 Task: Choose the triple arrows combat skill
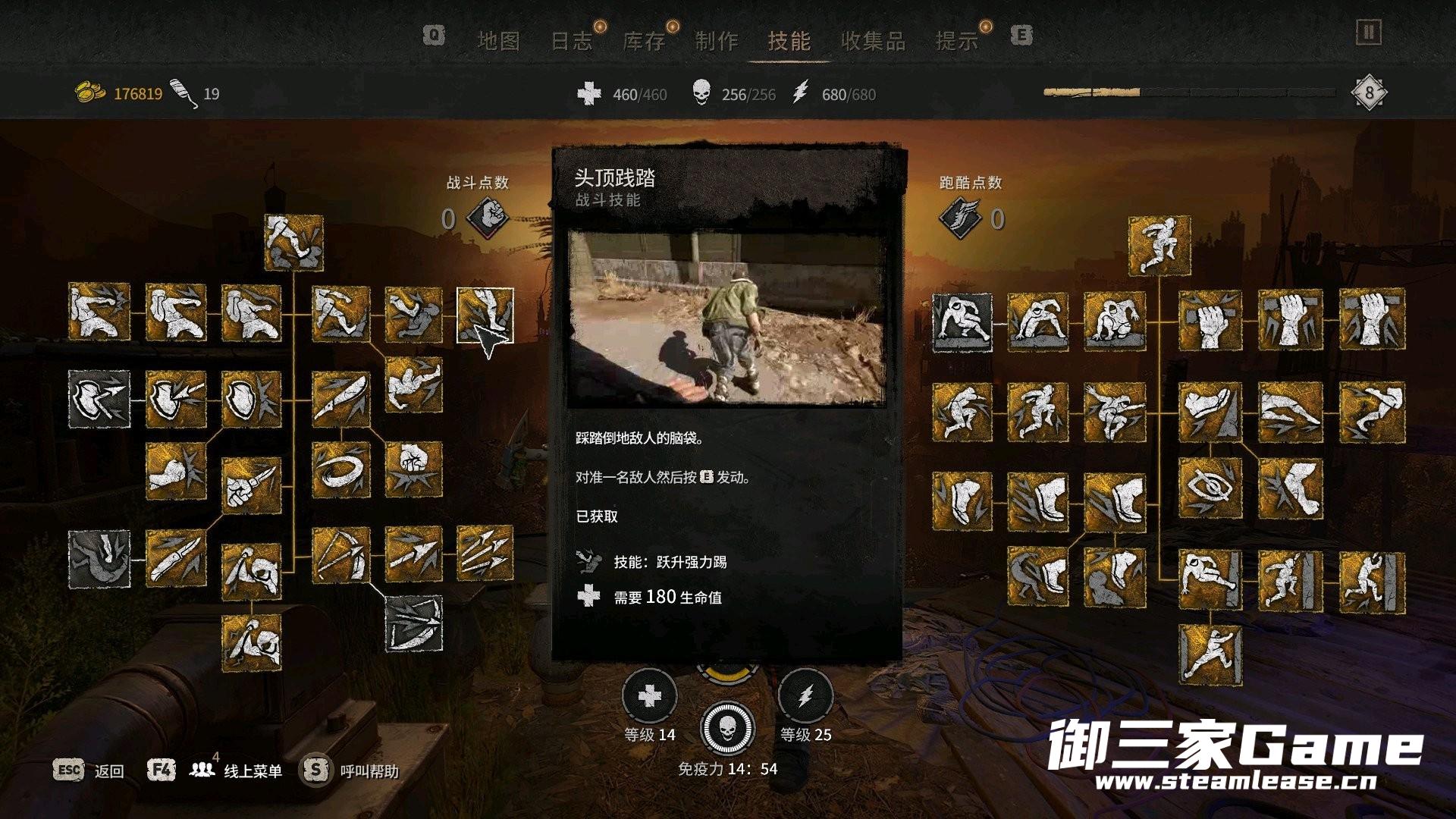[x=485, y=554]
